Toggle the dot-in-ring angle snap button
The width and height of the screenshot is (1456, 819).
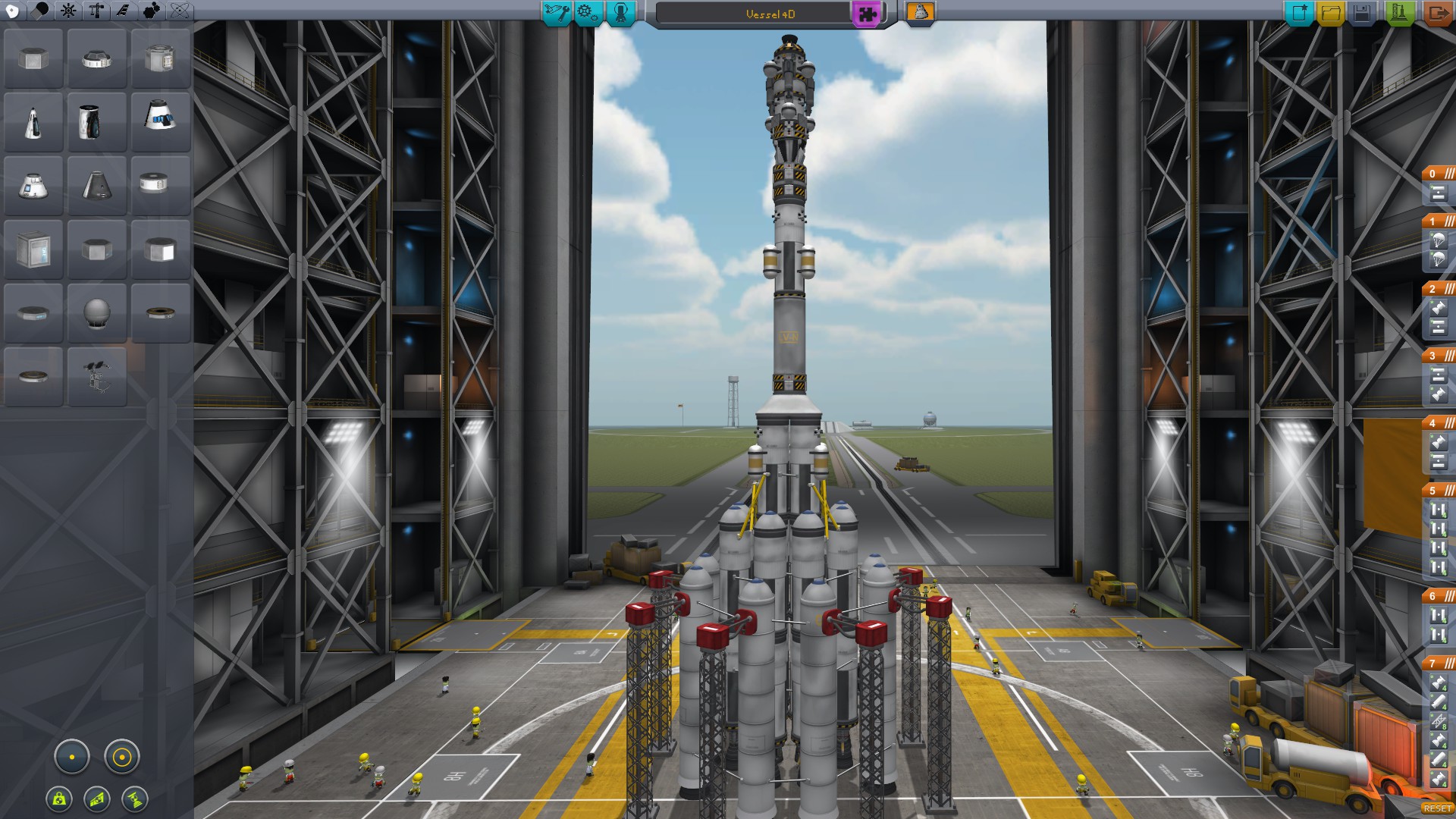click(x=121, y=757)
